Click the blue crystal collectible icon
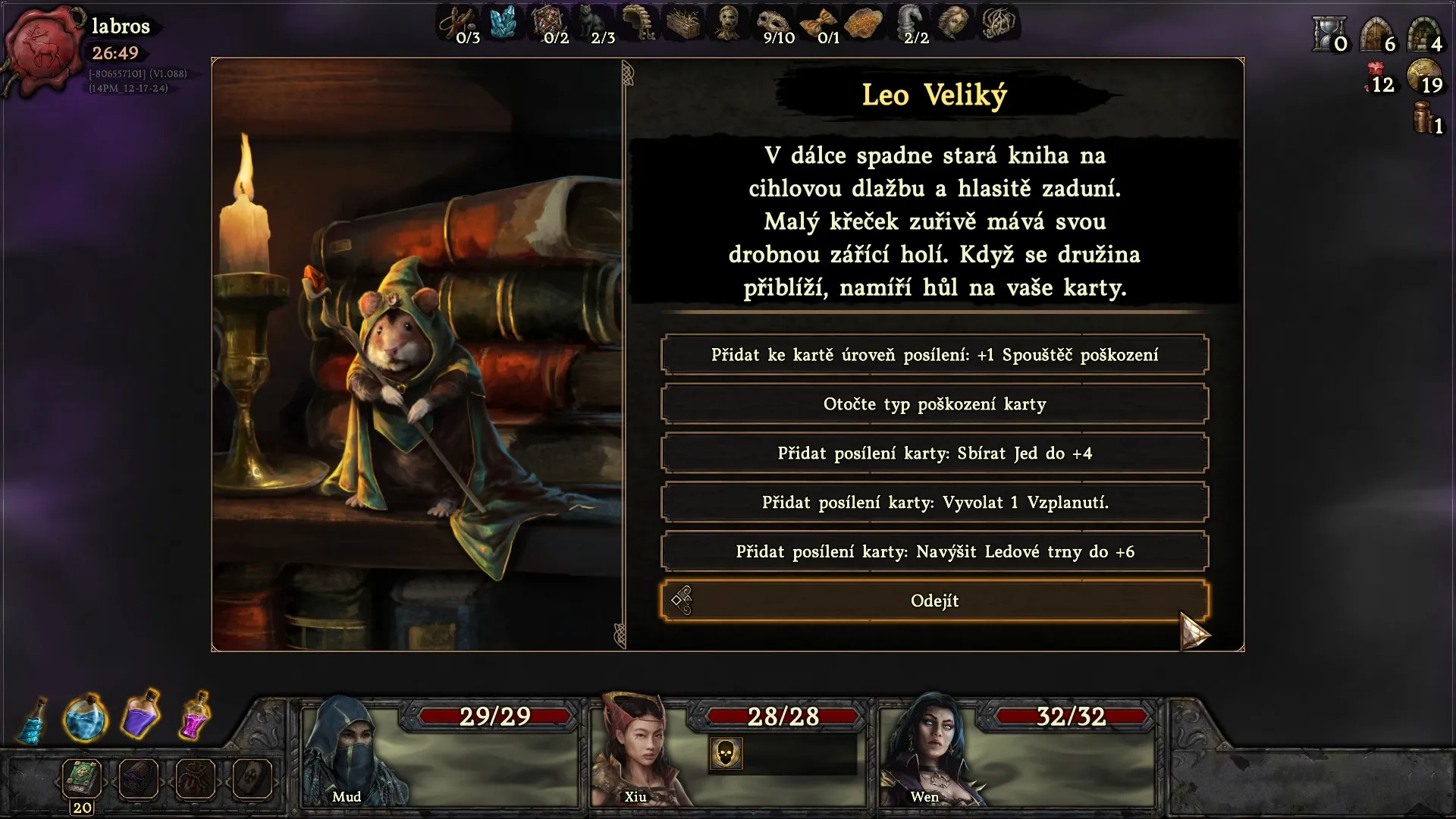This screenshot has width=1456, height=819. click(503, 22)
